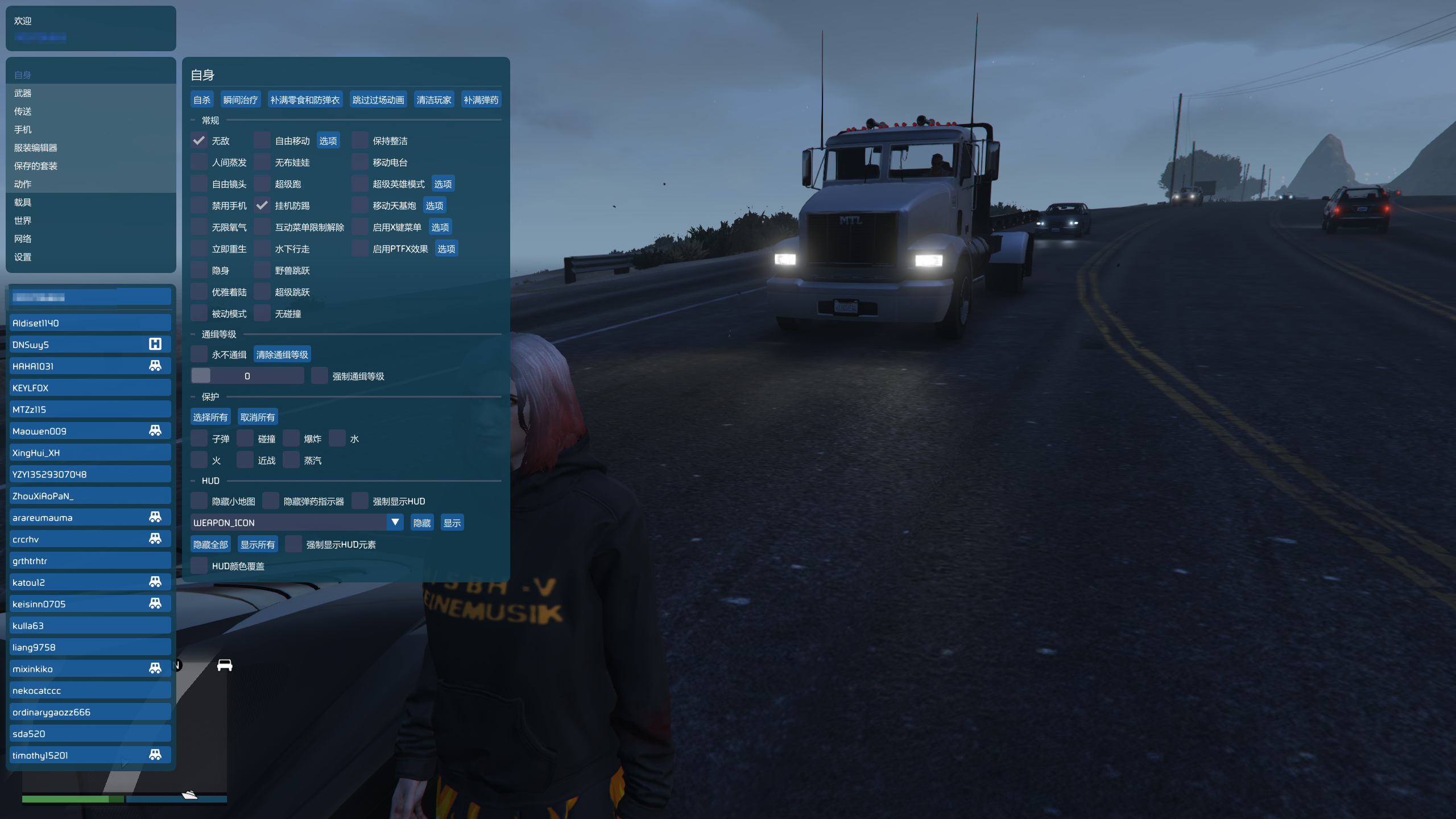Disable the 无敌 (godmode) checkbox
1456x819 pixels.
(x=199, y=140)
